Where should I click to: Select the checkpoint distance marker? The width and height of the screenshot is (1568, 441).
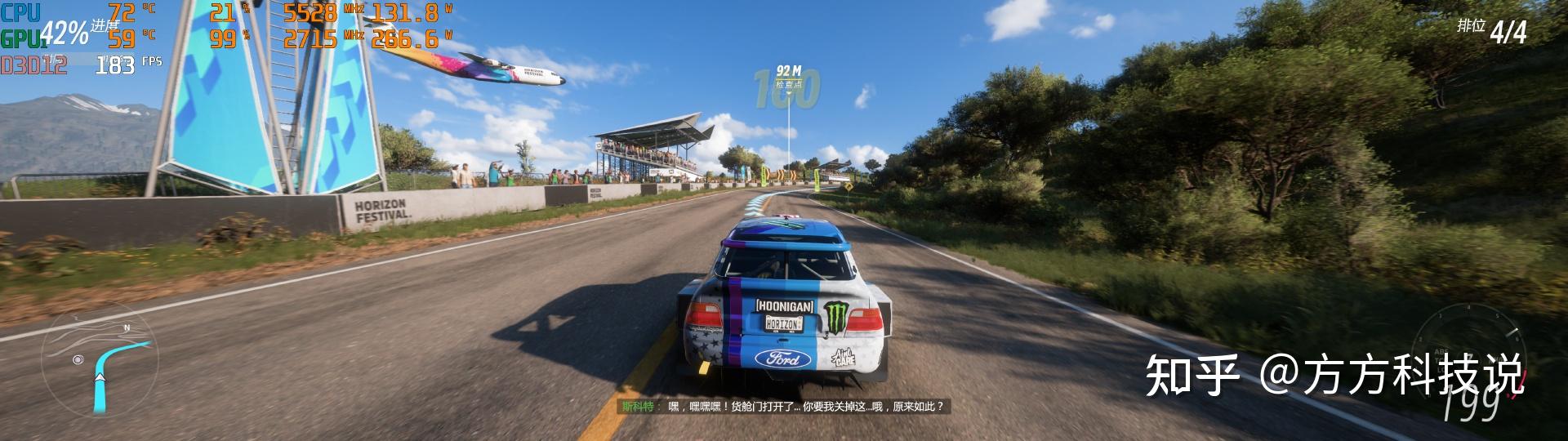coord(788,78)
